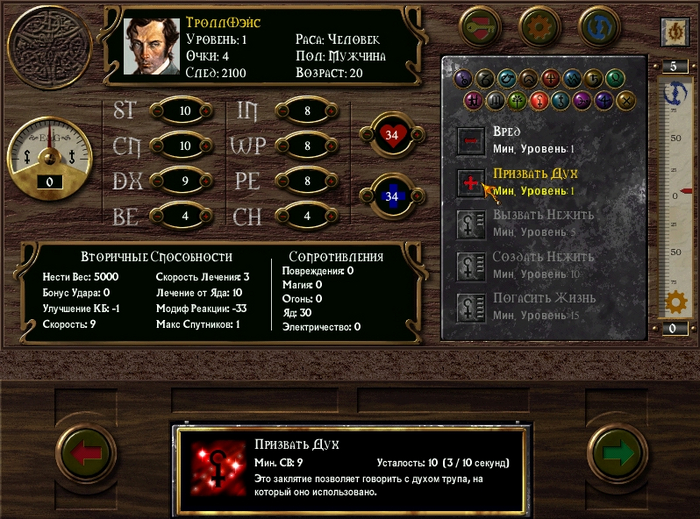700x519 pixels.
Task: Select the locked Погасить Жизнь spell
Action: 471,306
